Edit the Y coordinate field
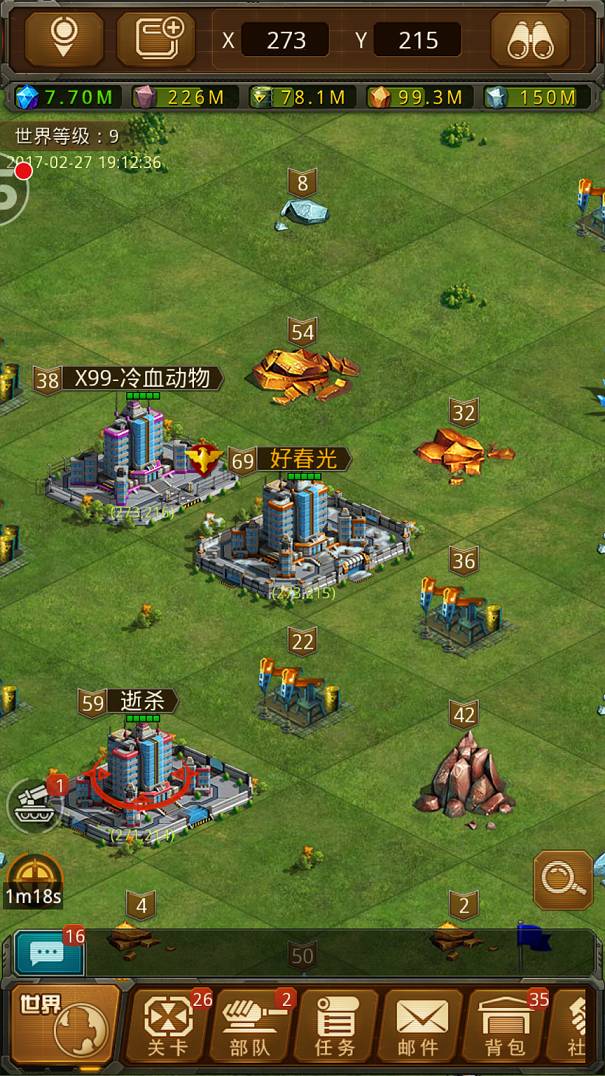The height and width of the screenshot is (1076, 605). pyautogui.click(x=417, y=41)
